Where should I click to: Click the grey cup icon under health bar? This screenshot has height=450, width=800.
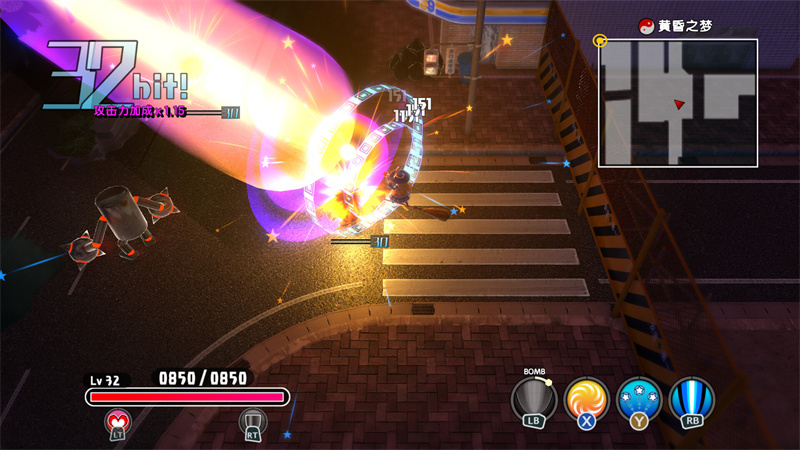251,423
